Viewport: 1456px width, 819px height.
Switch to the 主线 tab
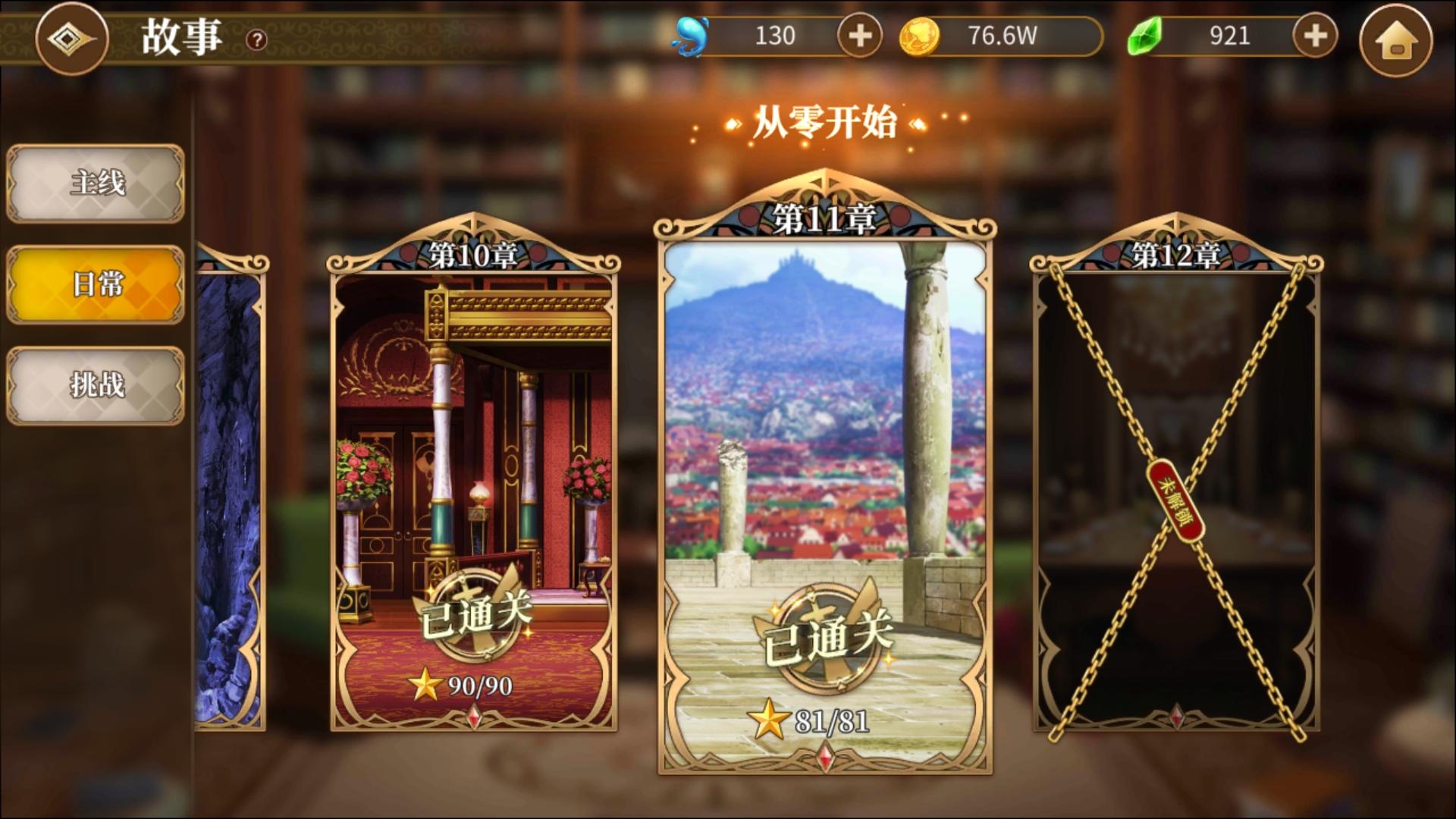(94, 183)
